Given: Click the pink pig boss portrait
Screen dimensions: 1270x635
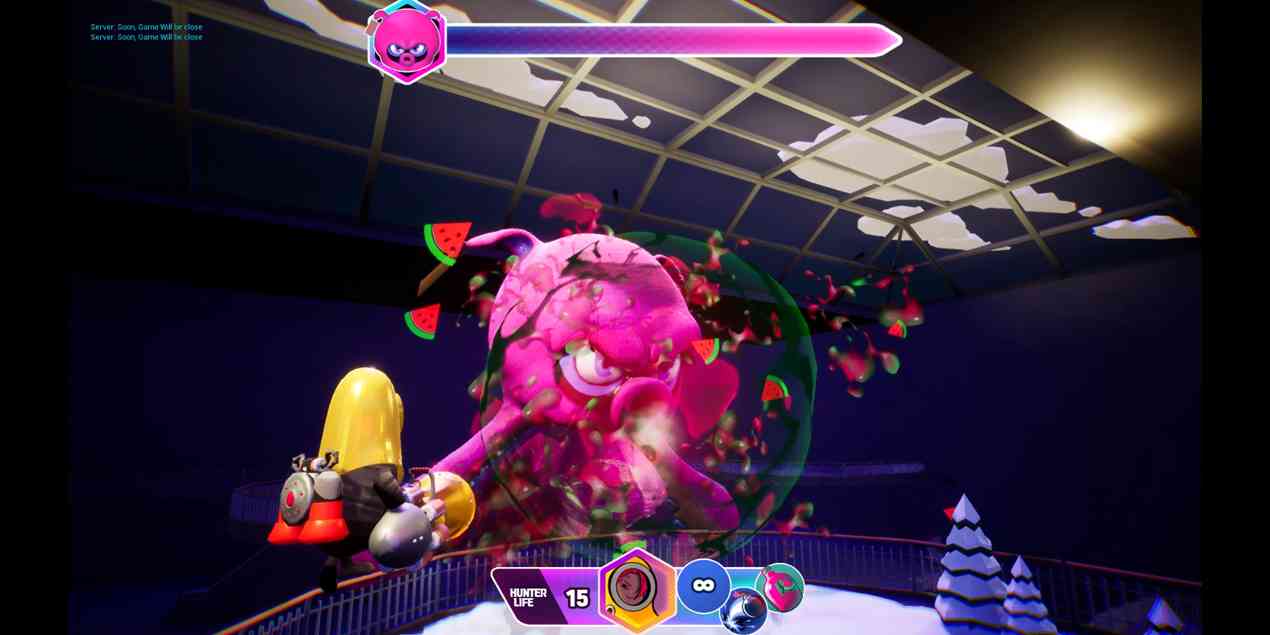Looking at the screenshot, I should click(x=407, y=41).
